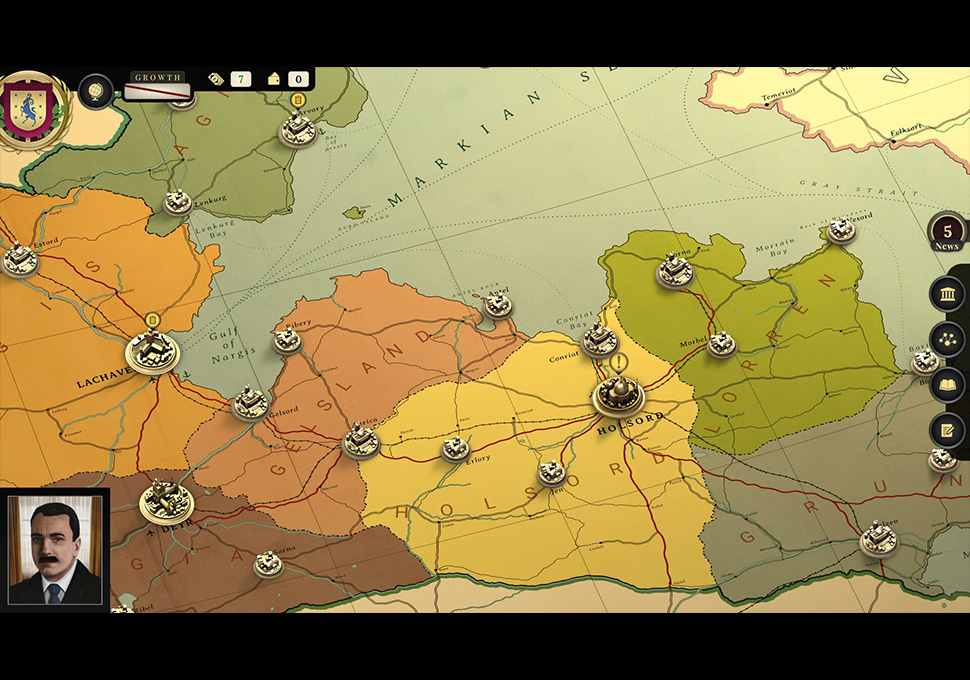Open the open-book codex icon
This screenshot has width=970, height=680.
click(x=946, y=385)
